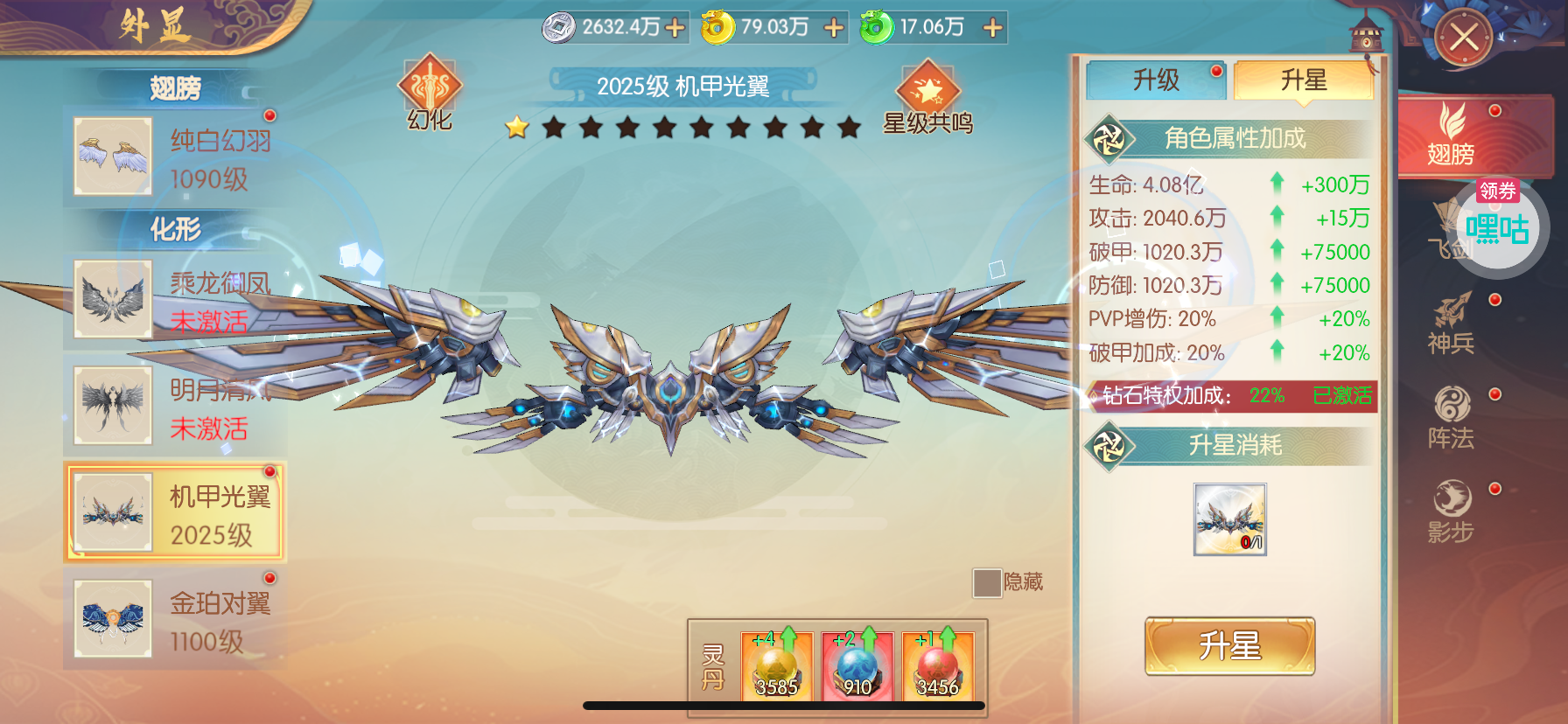Image resolution: width=1568 pixels, height=724 pixels.
Task: Pick the 机甲光翼 wings entry
Action: [174, 513]
